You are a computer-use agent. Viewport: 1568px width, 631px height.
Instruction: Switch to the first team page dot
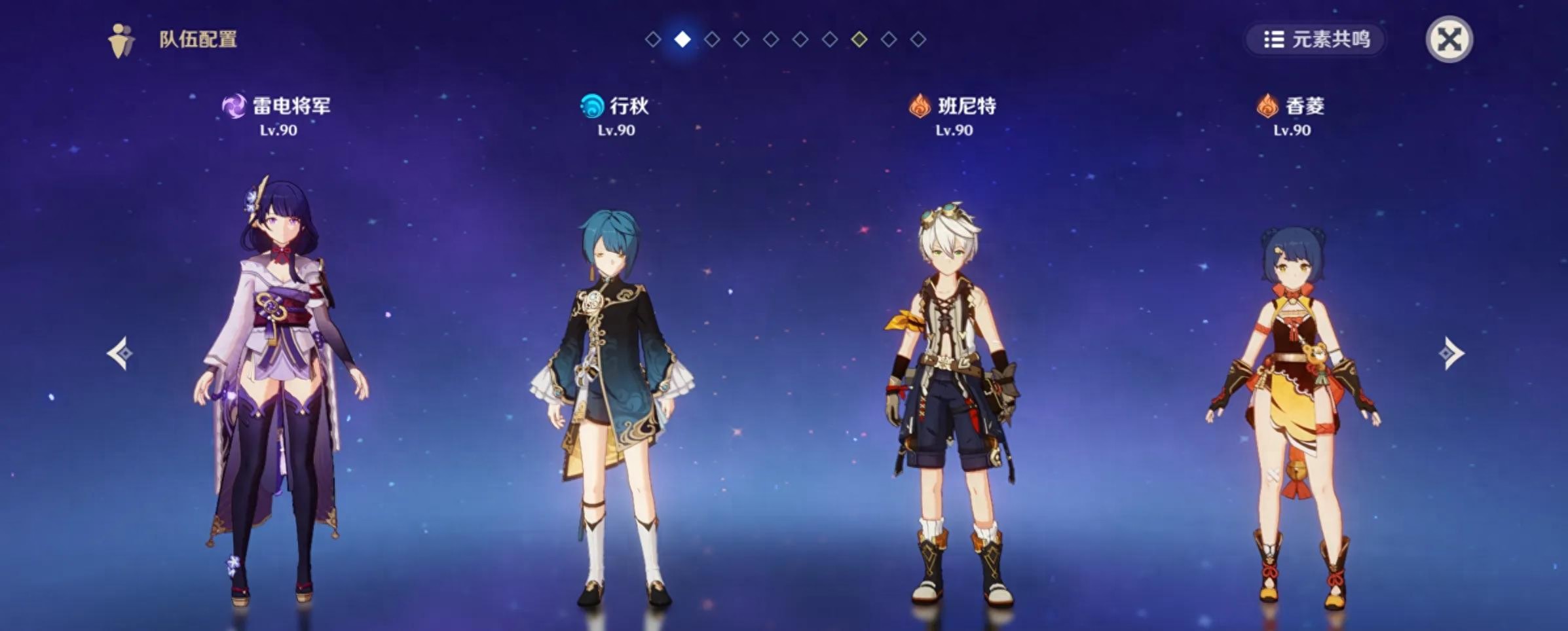[x=652, y=39]
